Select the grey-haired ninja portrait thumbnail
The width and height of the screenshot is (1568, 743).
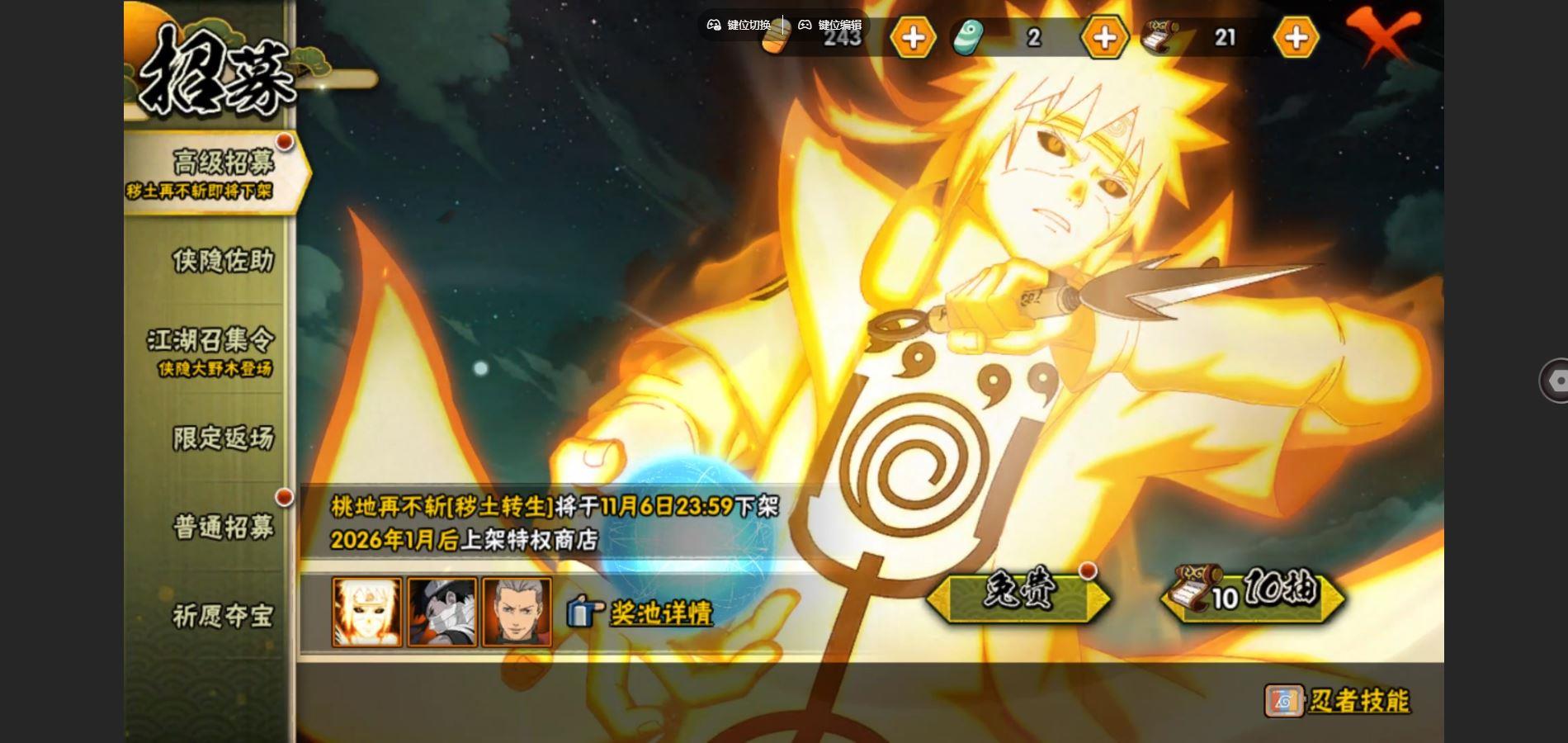point(517,612)
